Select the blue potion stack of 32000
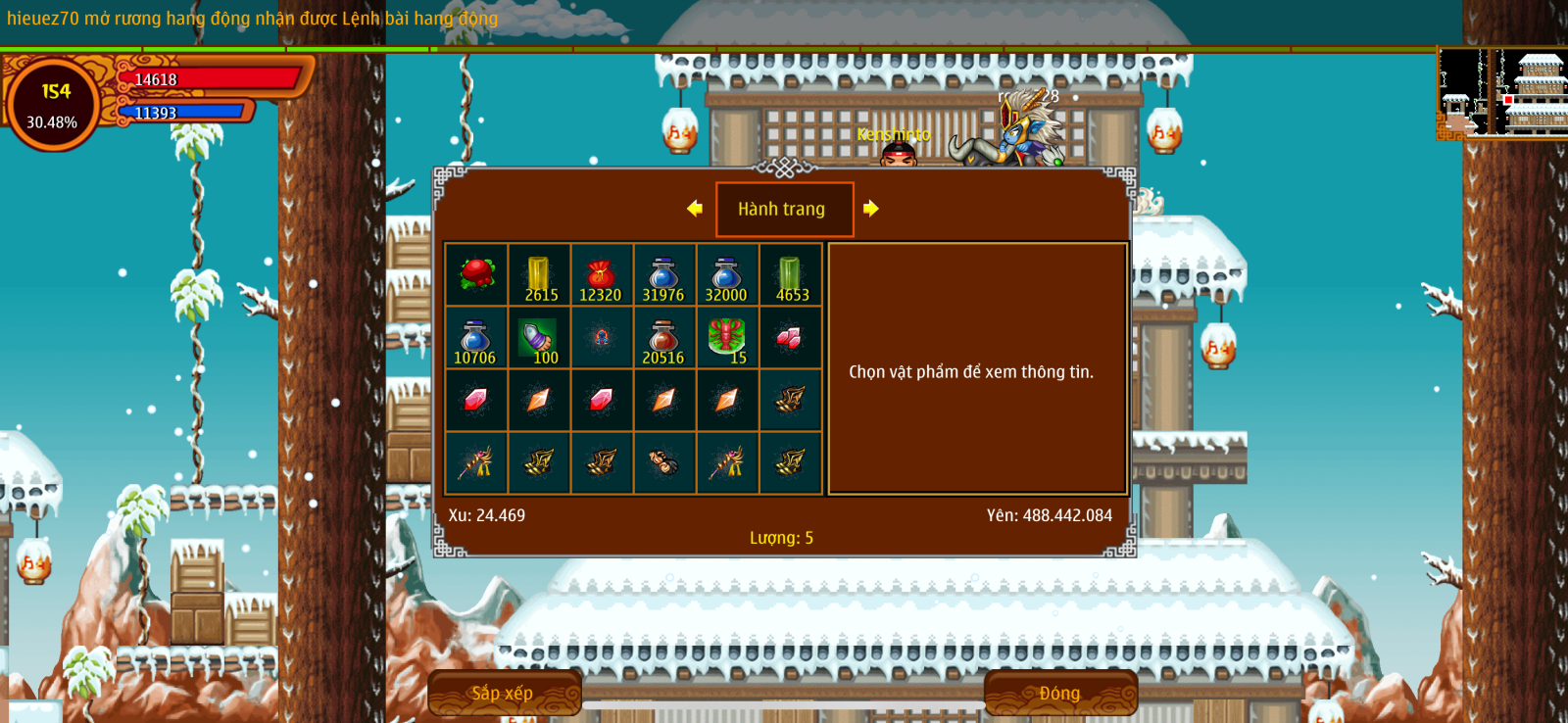The image size is (1568, 723). click(x=726, y=274)
